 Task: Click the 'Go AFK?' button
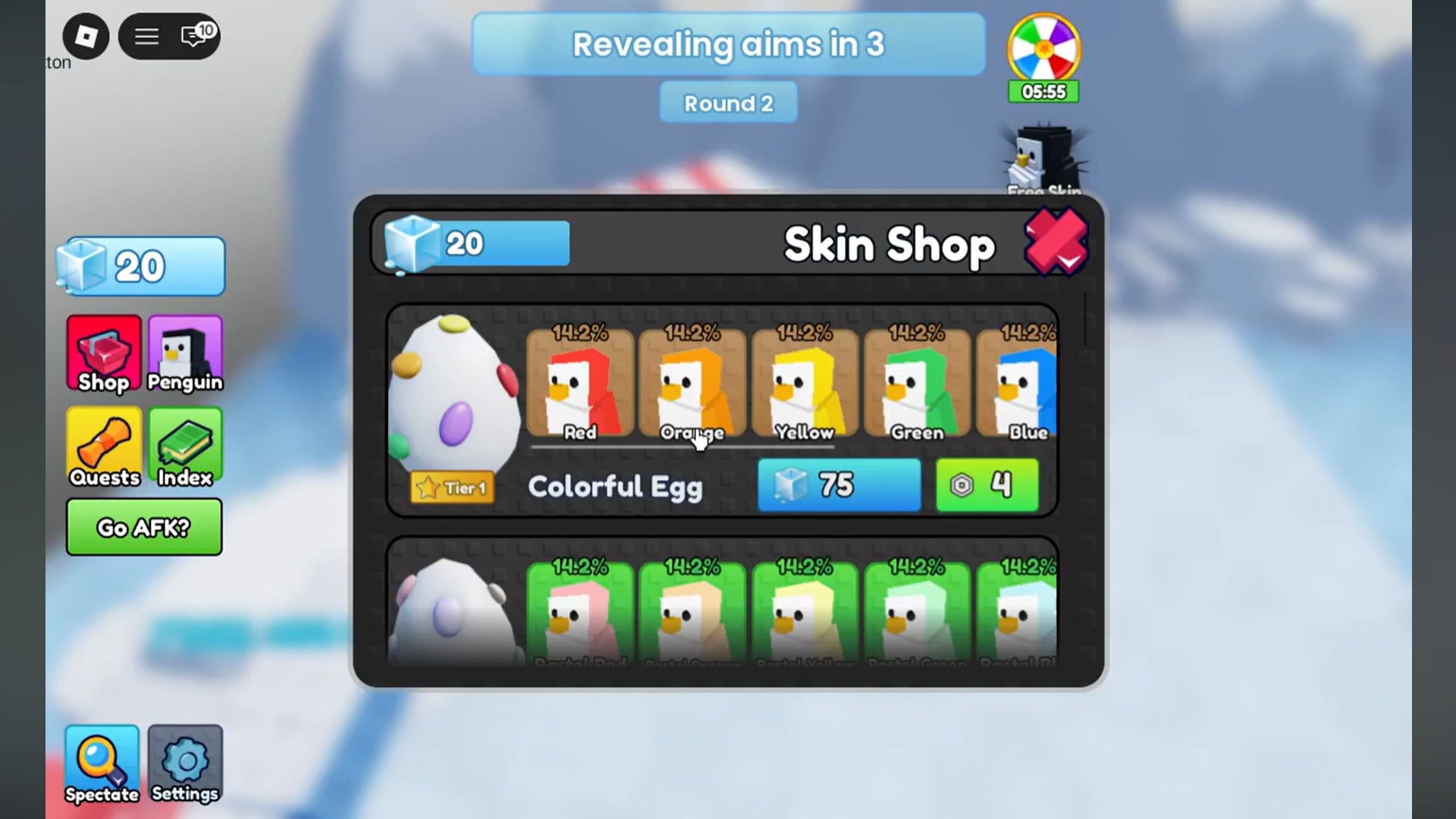[143, 527]
